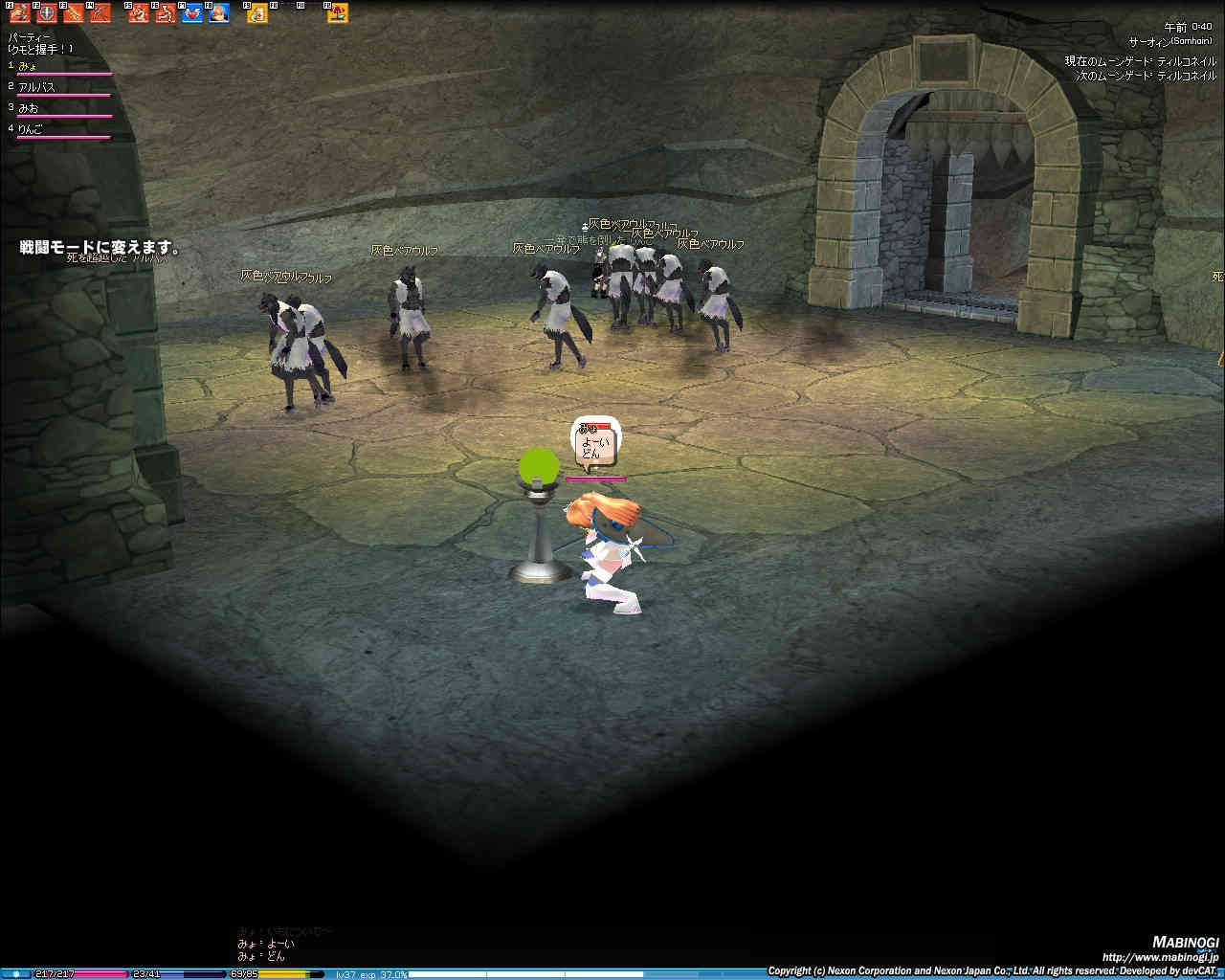Select party member みお

click(29, 108)
